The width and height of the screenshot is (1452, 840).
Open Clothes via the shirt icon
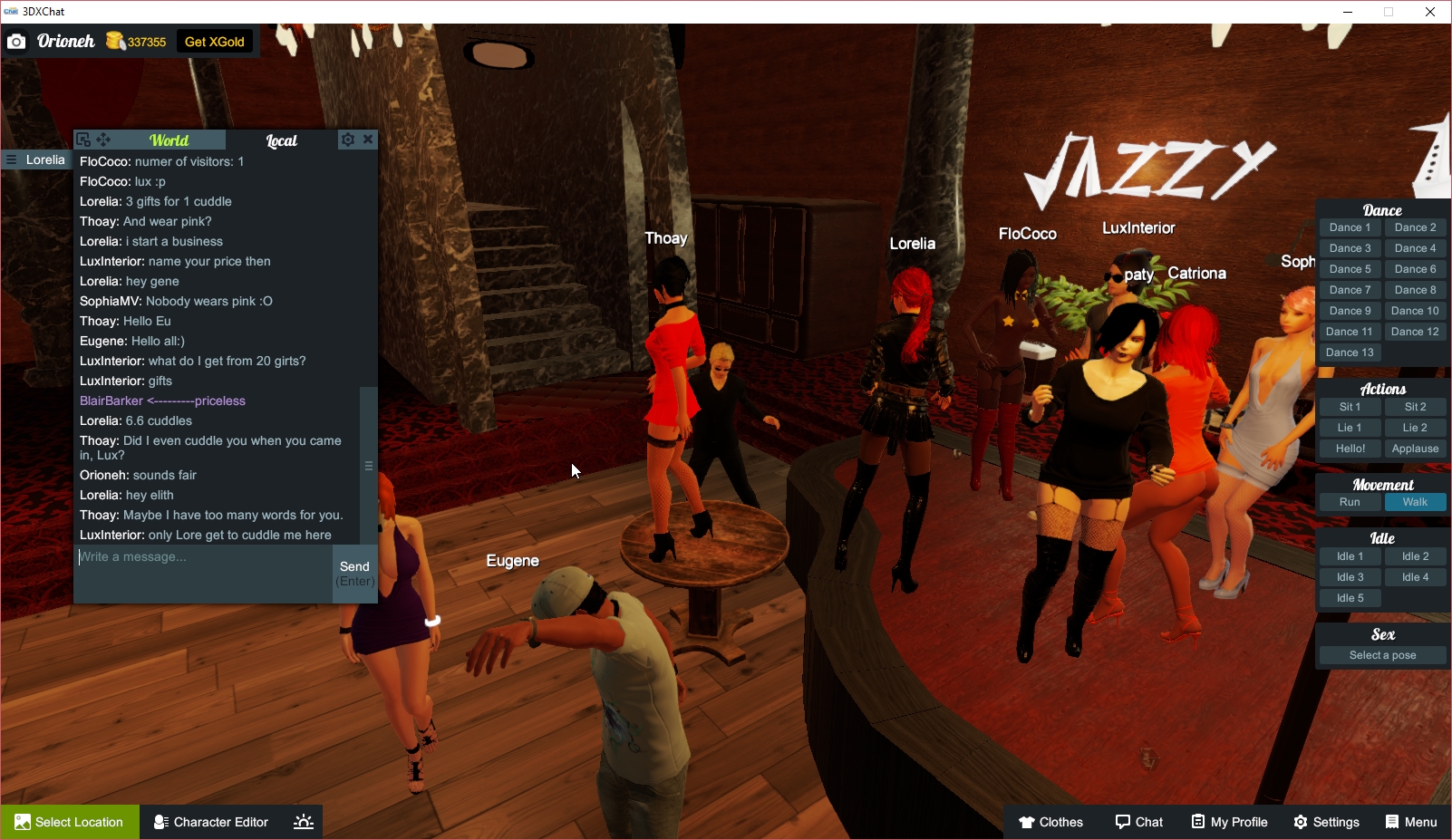tap(1025, 822)
